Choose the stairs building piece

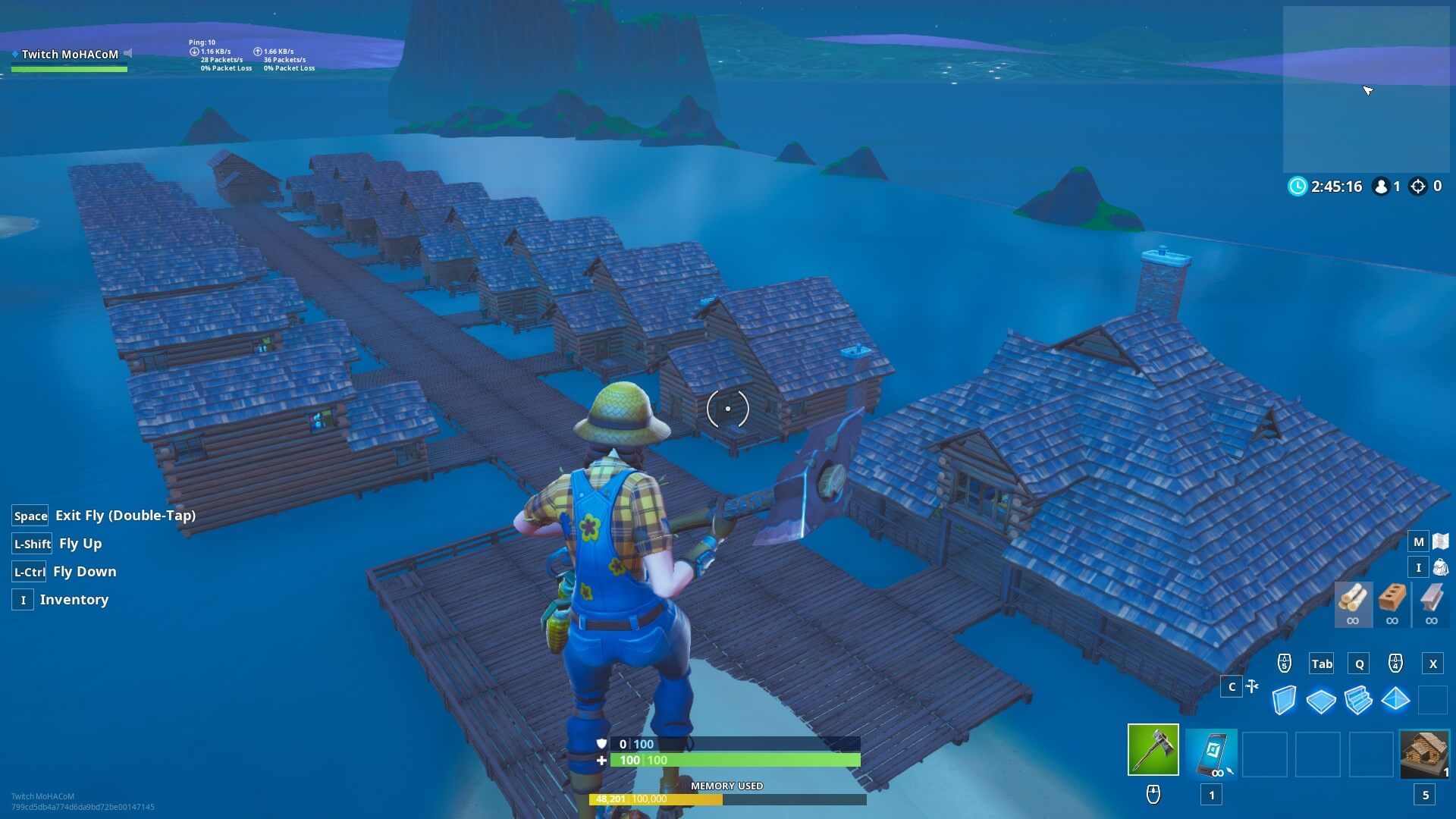pyautogui.click(x=1358, y=700)
